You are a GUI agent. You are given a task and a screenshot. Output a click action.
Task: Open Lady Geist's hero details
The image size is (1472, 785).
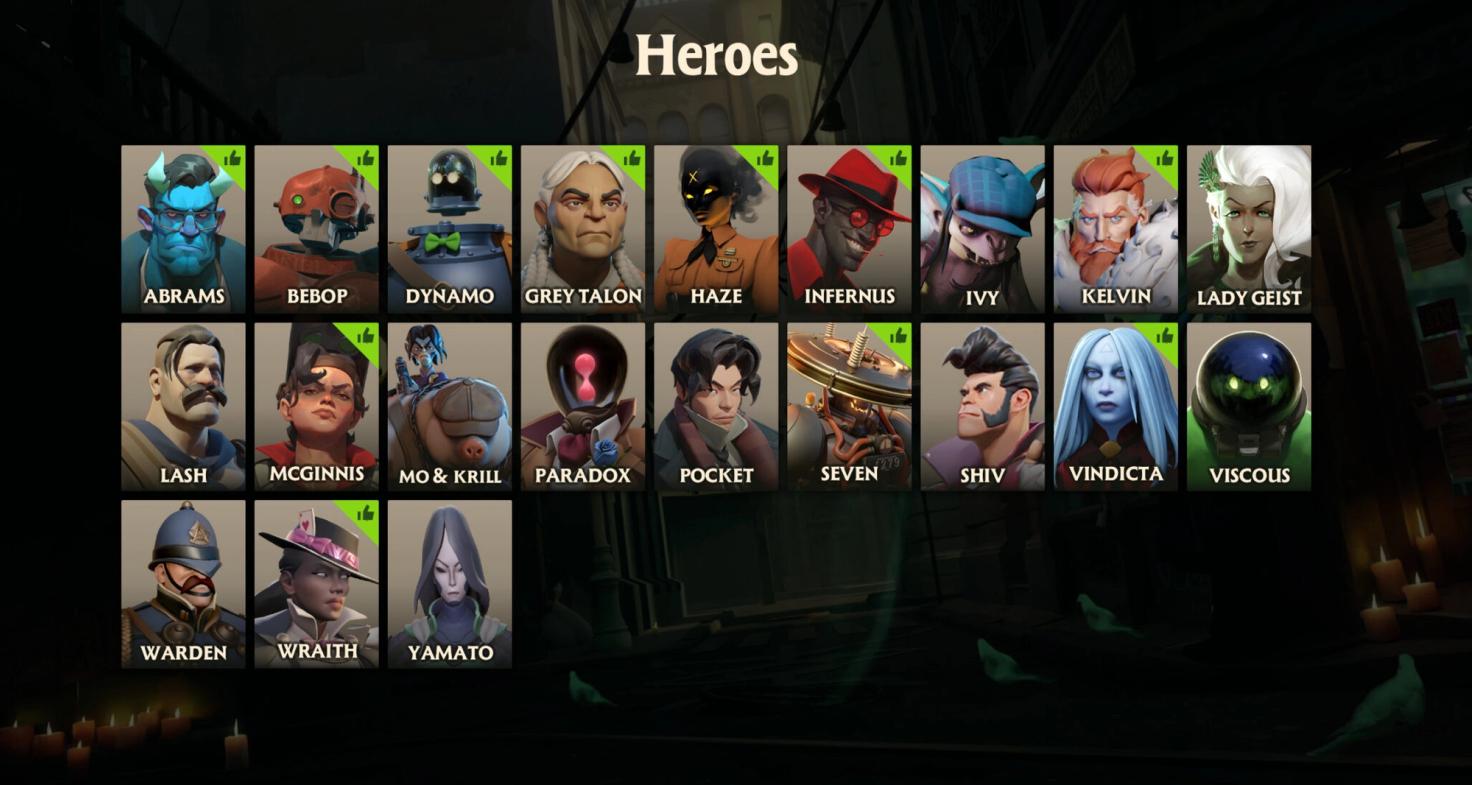[x=1248, y=225]
